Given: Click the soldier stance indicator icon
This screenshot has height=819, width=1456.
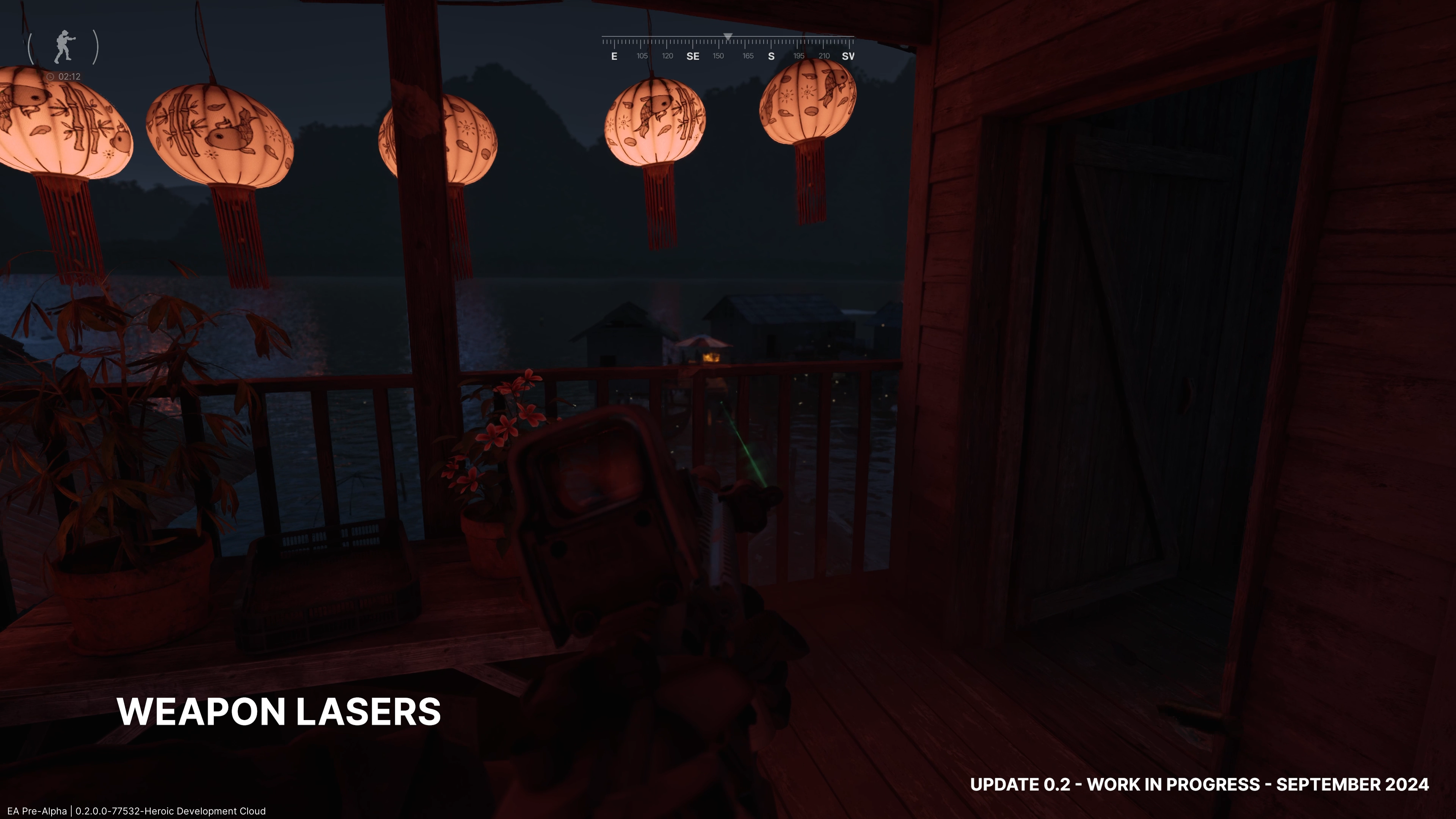Looking at the screenshot, I should (64, 46).
